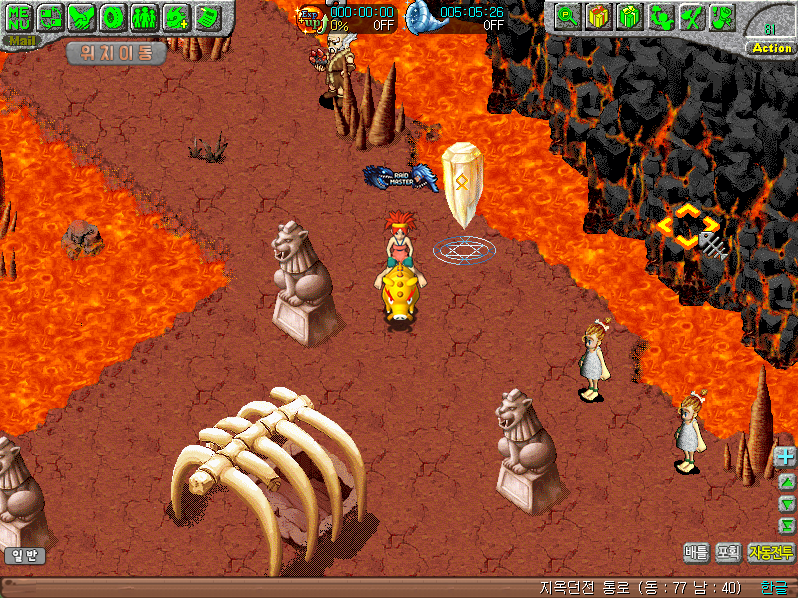
Task: Open the green gift box icon
Action: click(630, 17)
